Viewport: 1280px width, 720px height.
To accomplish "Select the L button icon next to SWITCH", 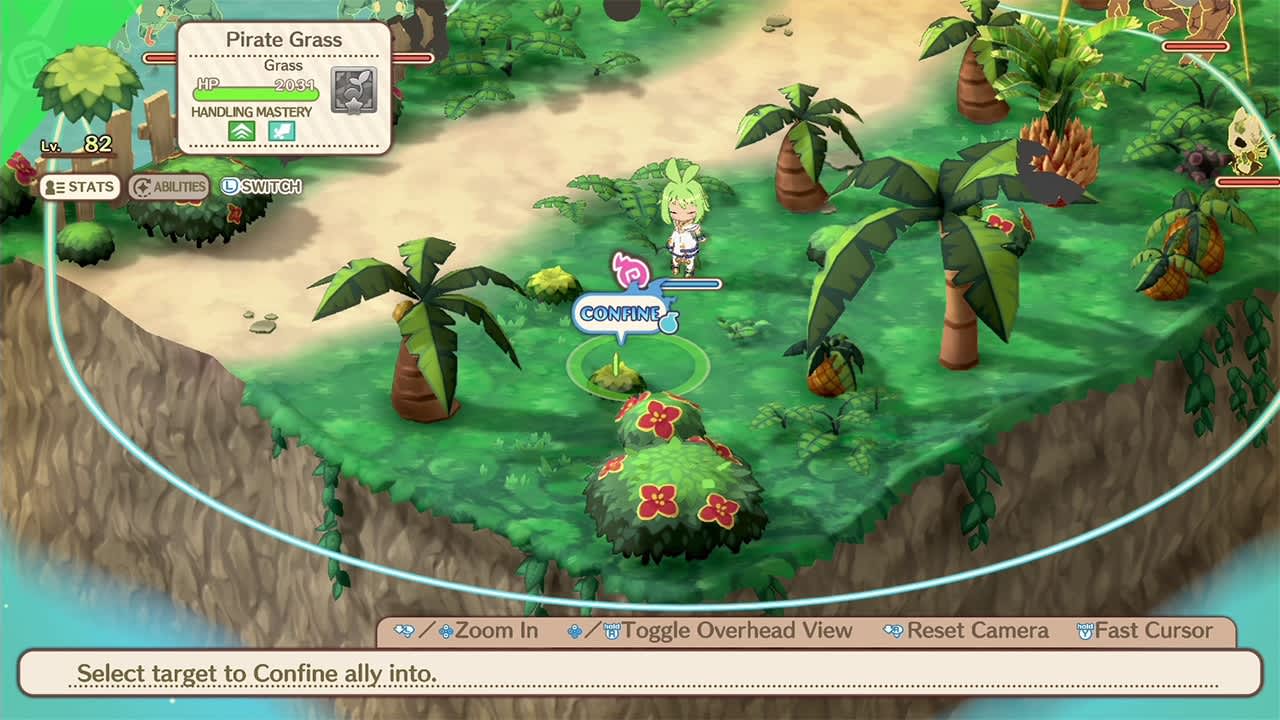I will (227, 186).
